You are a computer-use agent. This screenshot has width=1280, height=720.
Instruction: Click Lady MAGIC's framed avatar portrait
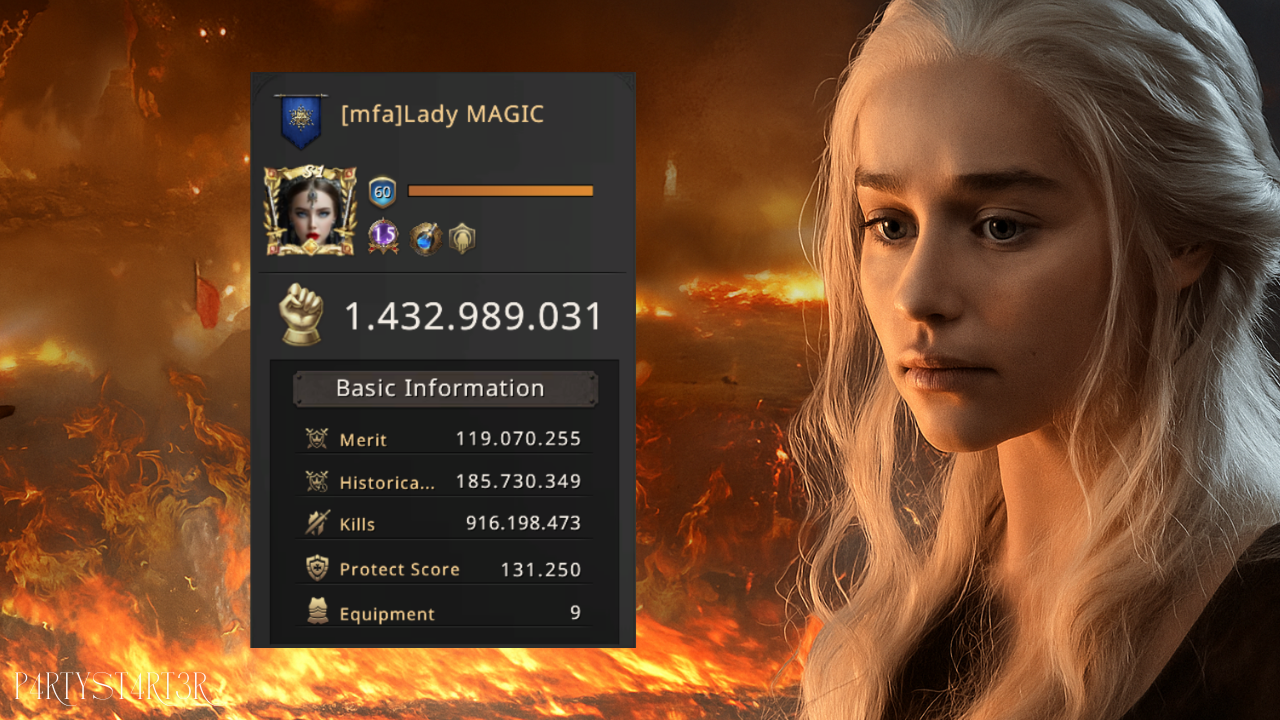(x=310, y=211)
